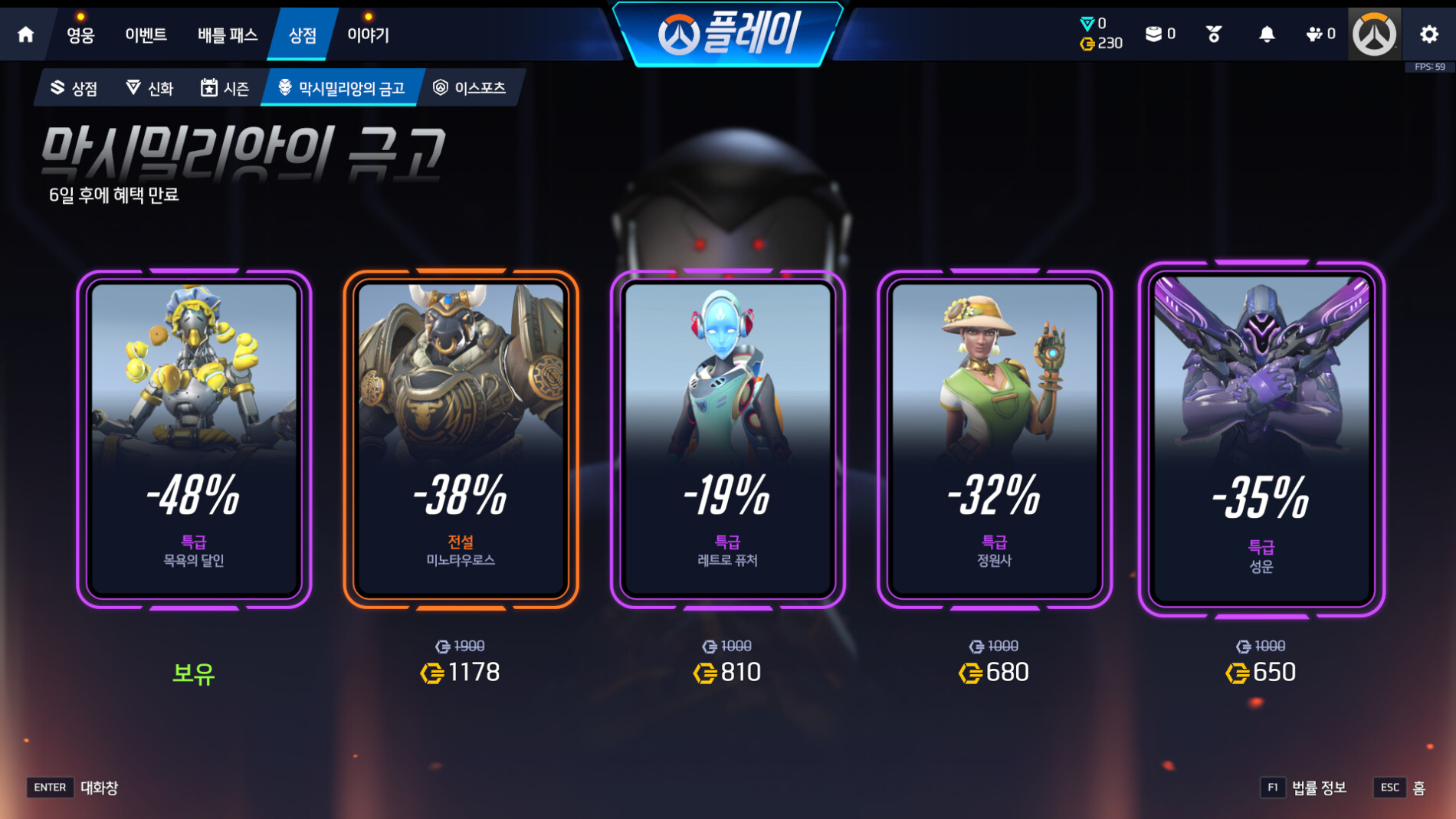This screenshot has width=1456, height=819.
Task: Open the Overwatch profile avatar
Action: click(x=1374, y=34)
